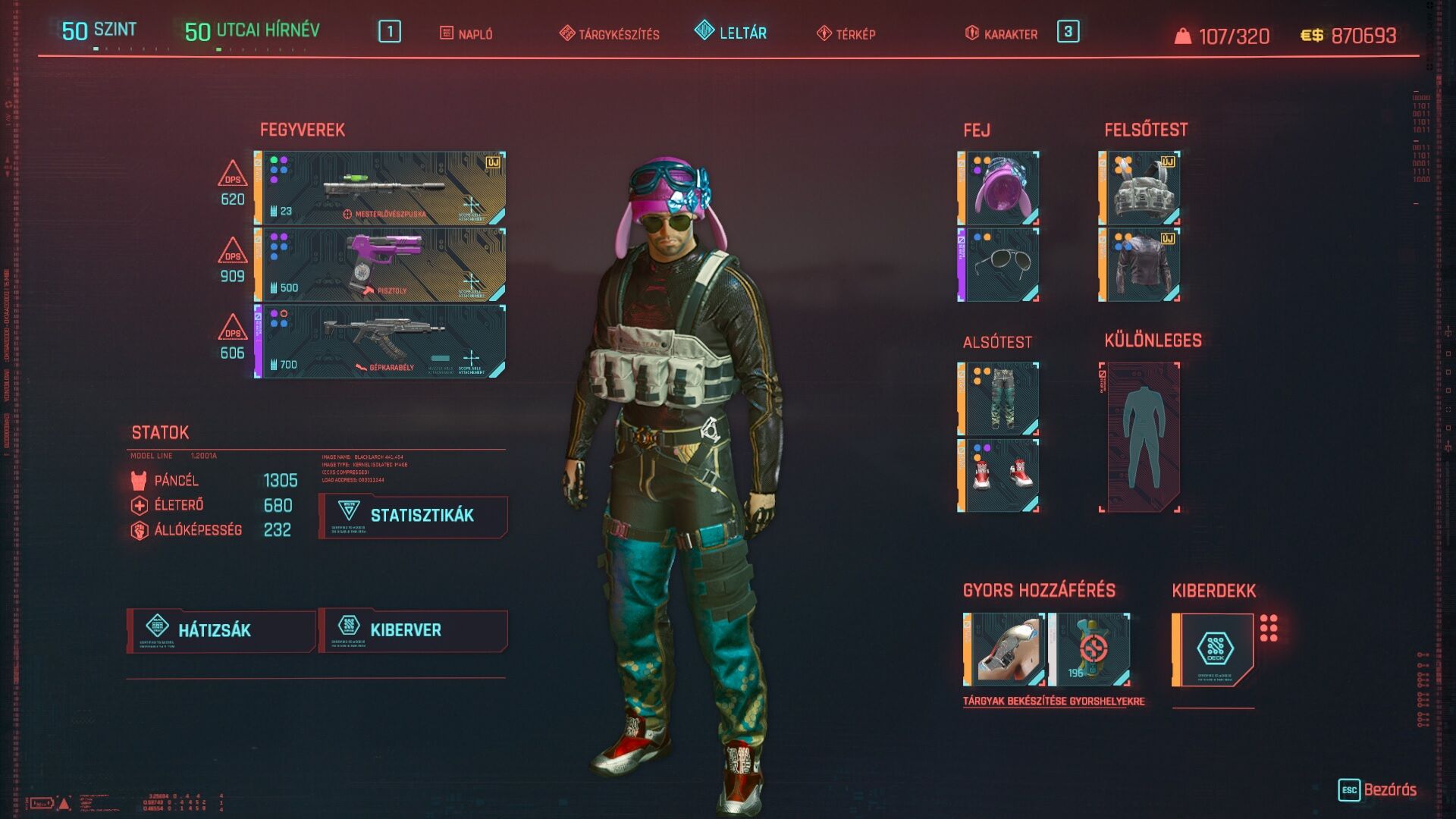Choose the leather jacket inner torso slot

tap(1140, 265)
